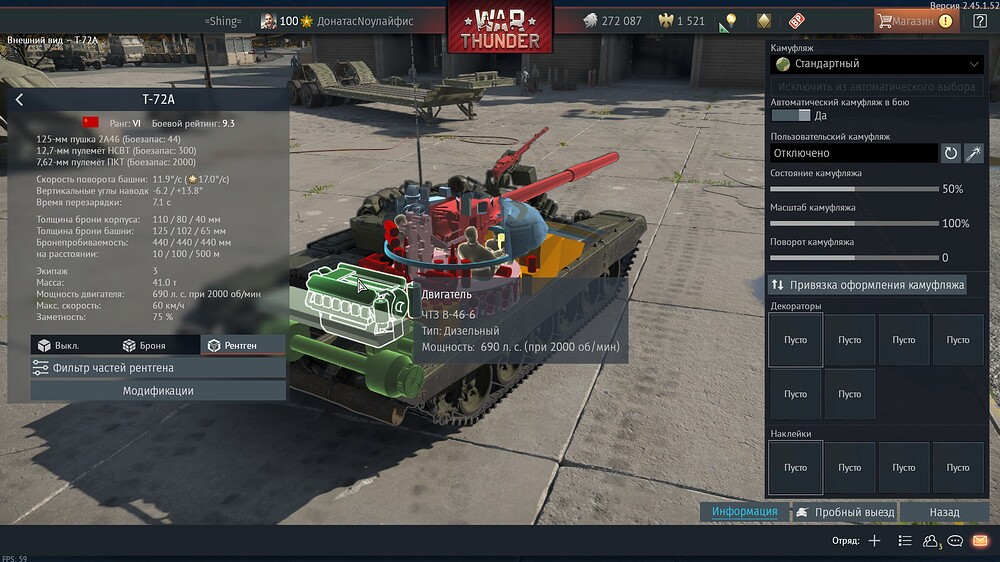This screenshot has height=562, width=1000.
Task: Click the back arrow beside T-72A title
Action: (x=19, y=99)
